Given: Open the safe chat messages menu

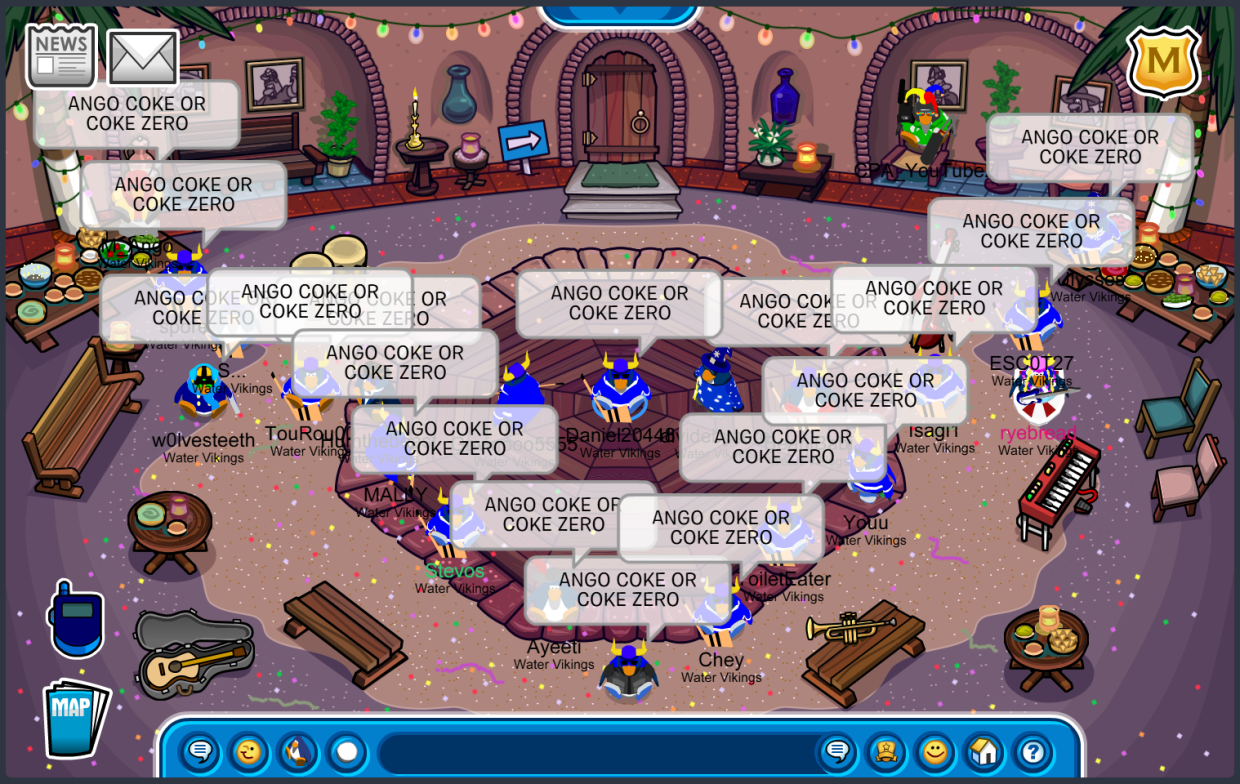Looking at the screenshot, I should point(200,751).
